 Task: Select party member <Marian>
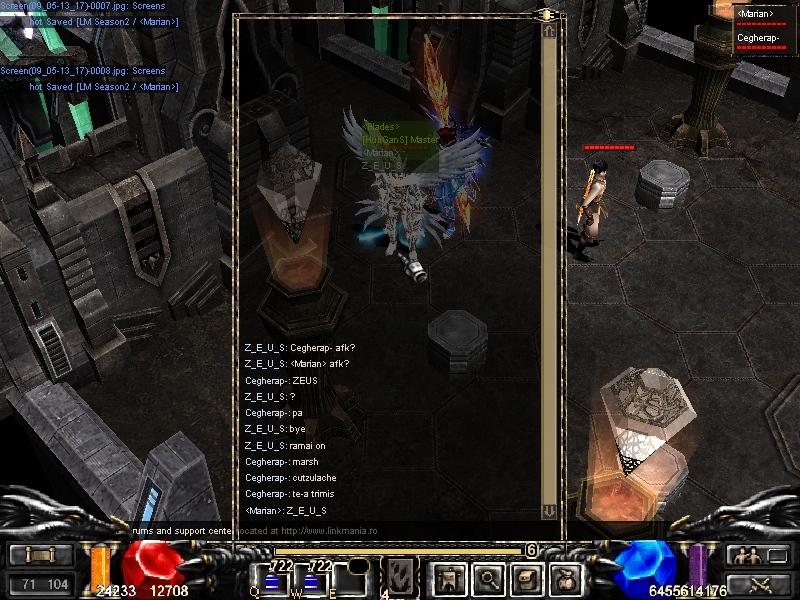point(757,15)
